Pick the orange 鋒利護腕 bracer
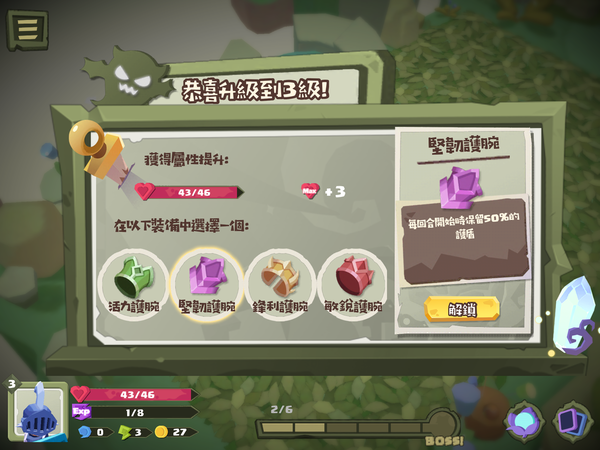Viewport: 600px width, 450px height. pos(280,281)
